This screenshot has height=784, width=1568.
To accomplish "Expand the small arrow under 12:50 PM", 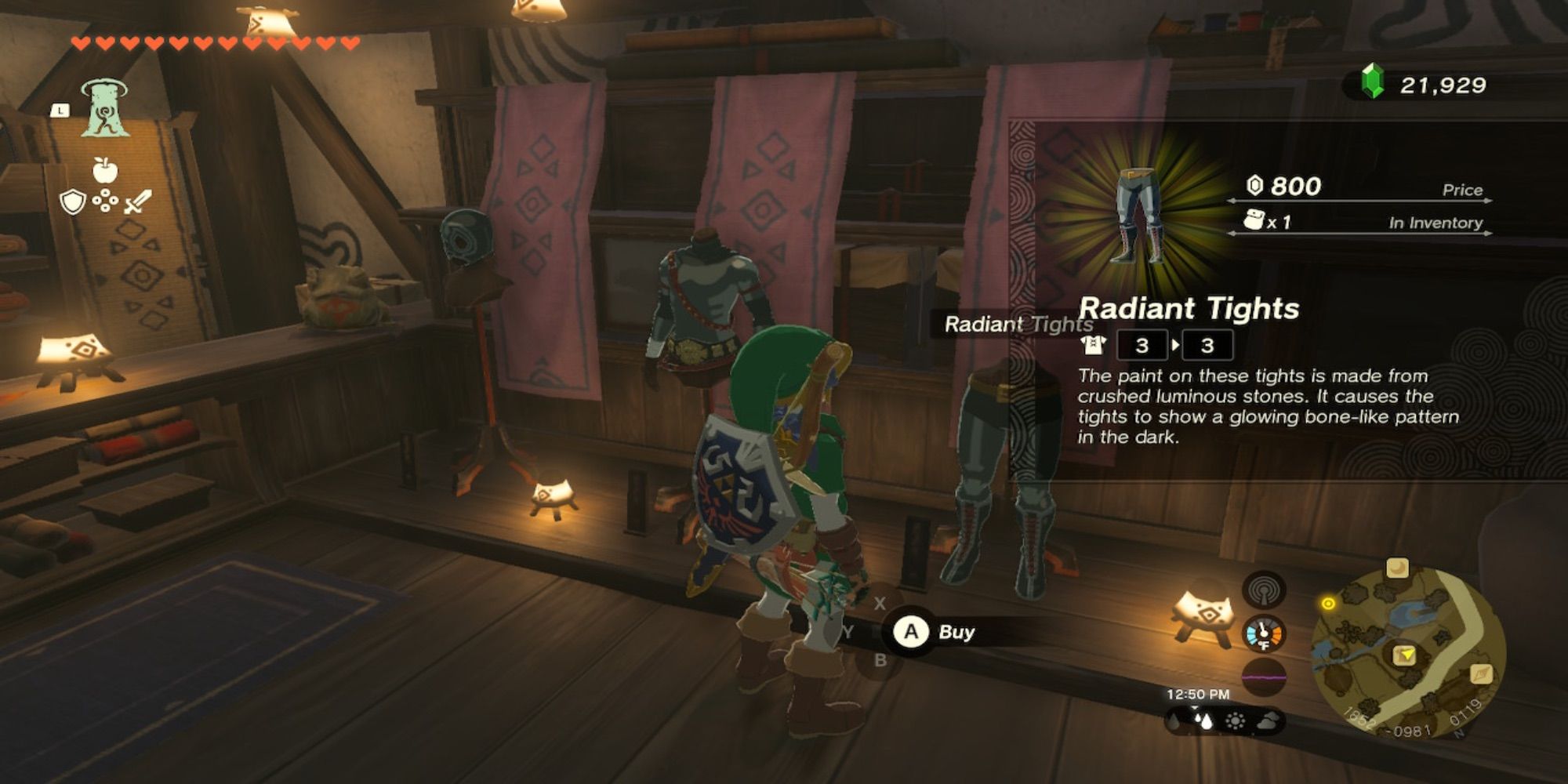I will (x=1195, y=708).
